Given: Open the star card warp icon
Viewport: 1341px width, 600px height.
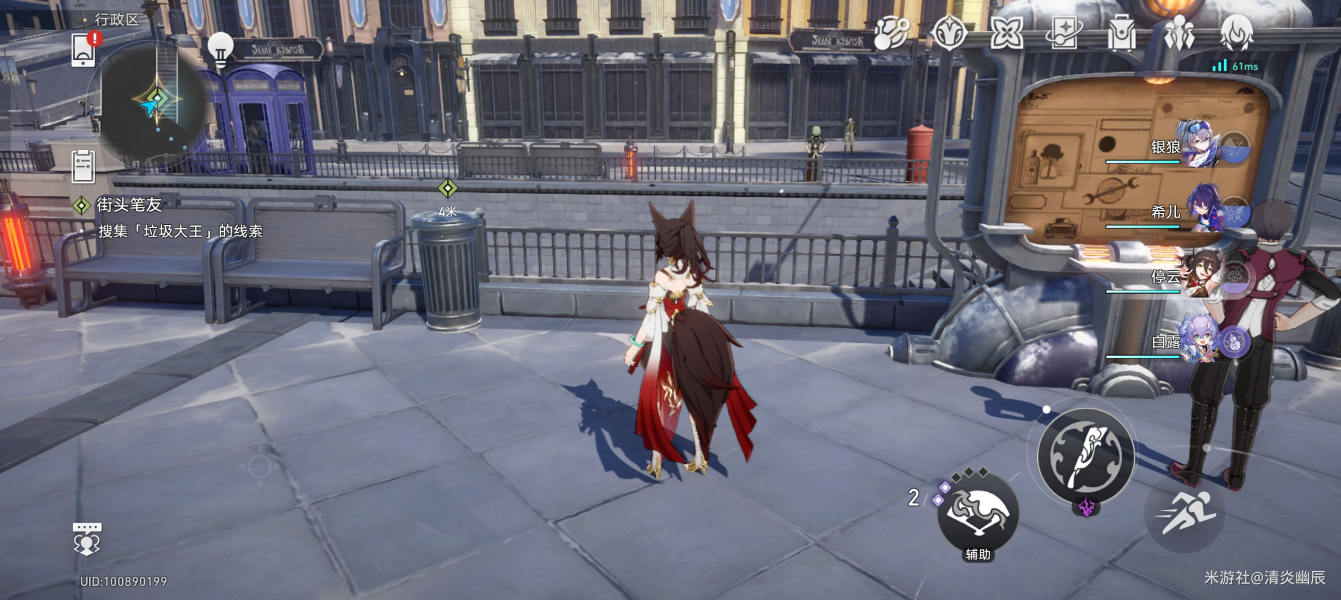Looking at the screenshot, I should [x=1063, y=34].
